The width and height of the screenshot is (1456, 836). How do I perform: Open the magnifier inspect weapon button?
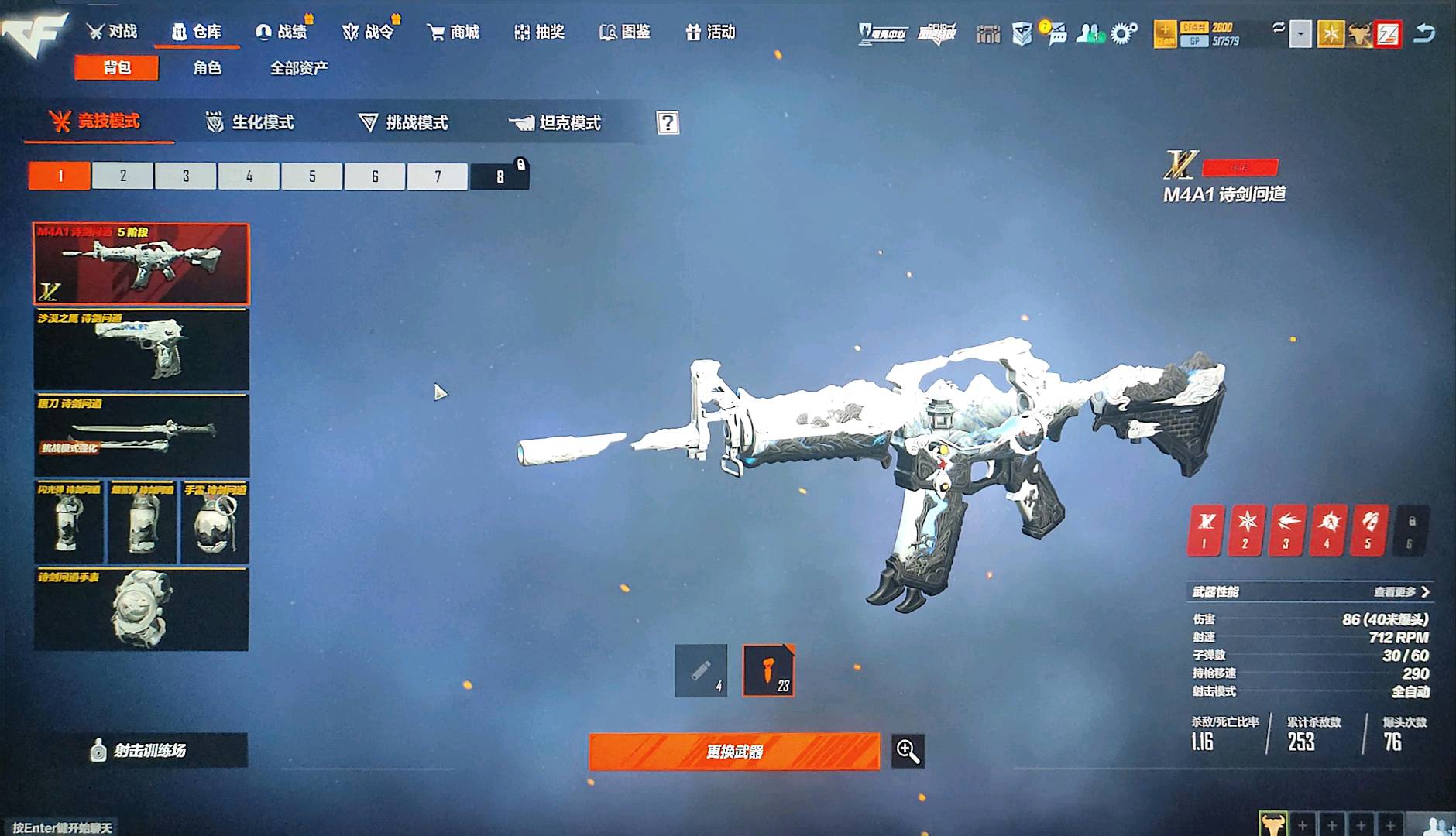908,751
